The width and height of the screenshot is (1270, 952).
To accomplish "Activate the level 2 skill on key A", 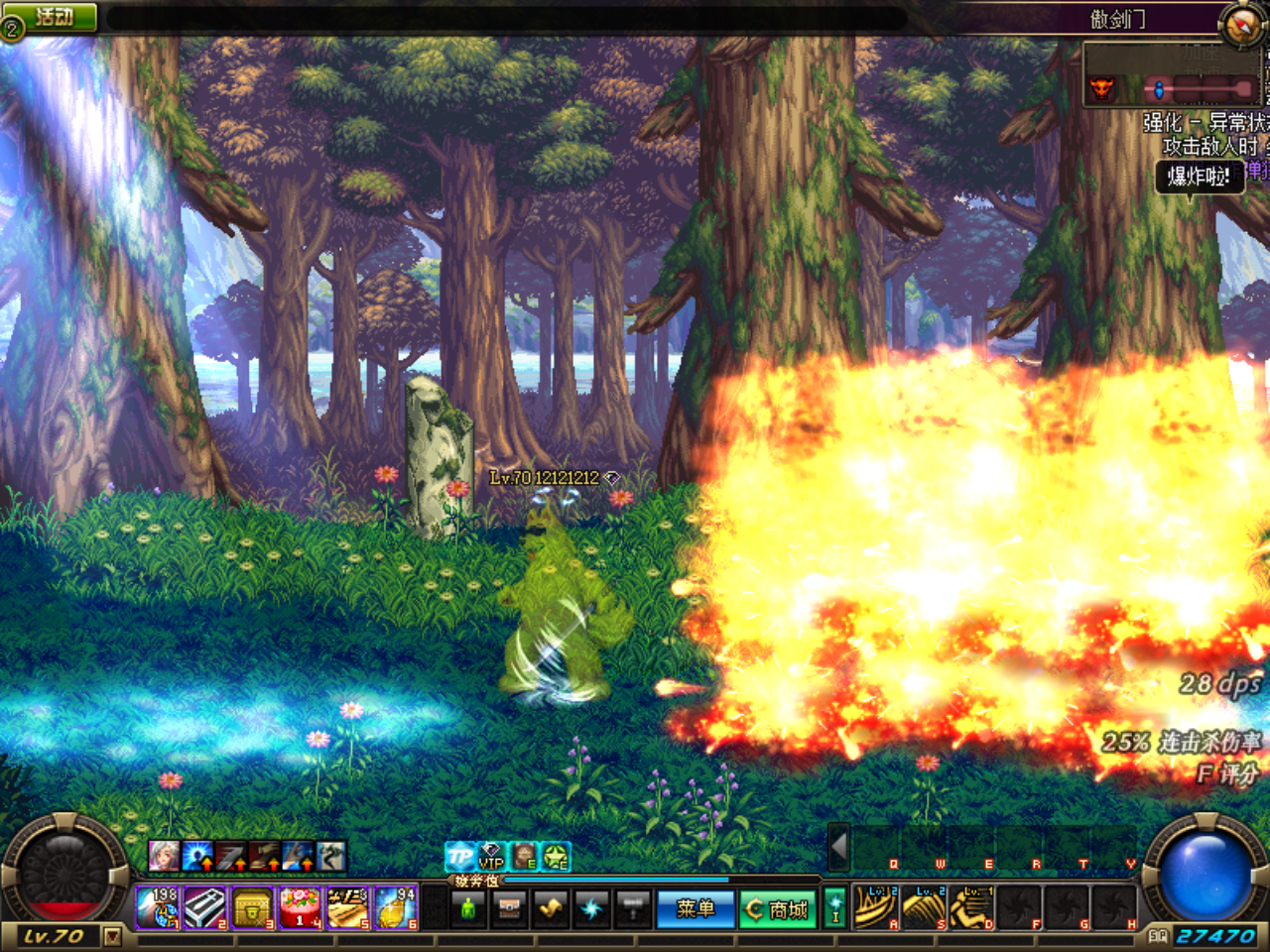I will tap(876, 907).
